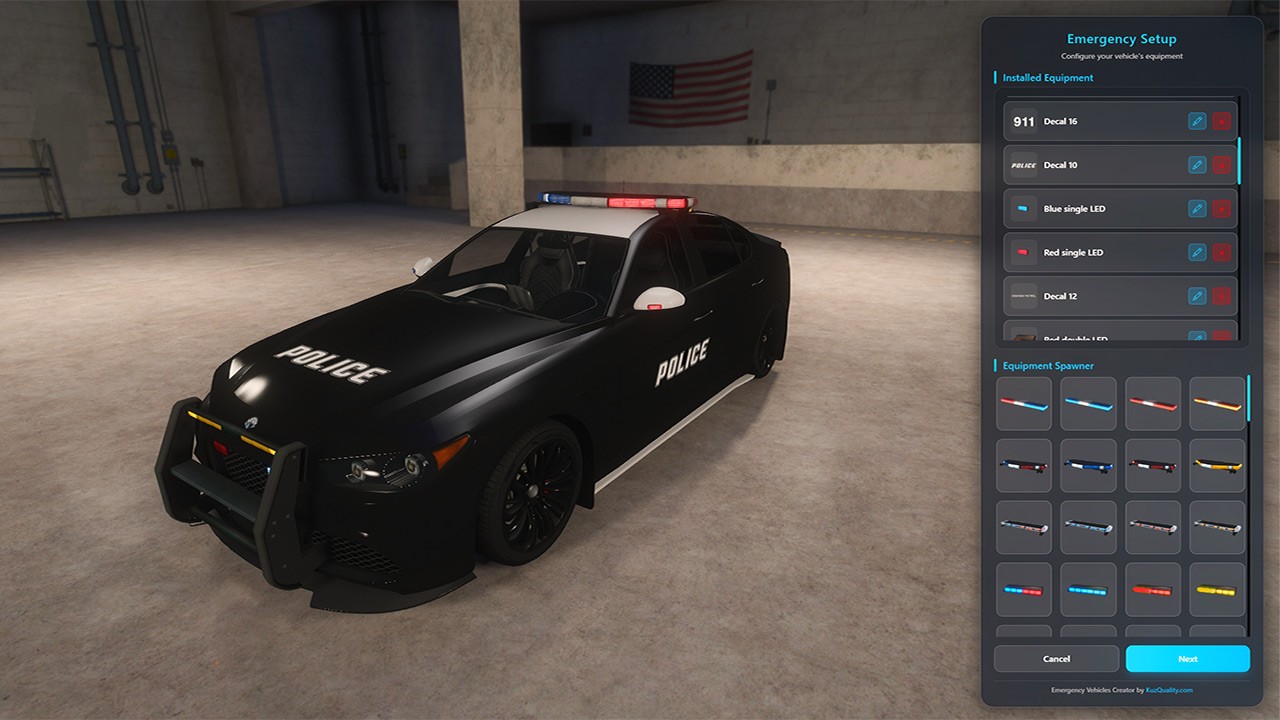The height and width of the screenshot is (720, 1280).
Task: Delete Decal 12 from installed equipment
Action: pos(1222,296)
